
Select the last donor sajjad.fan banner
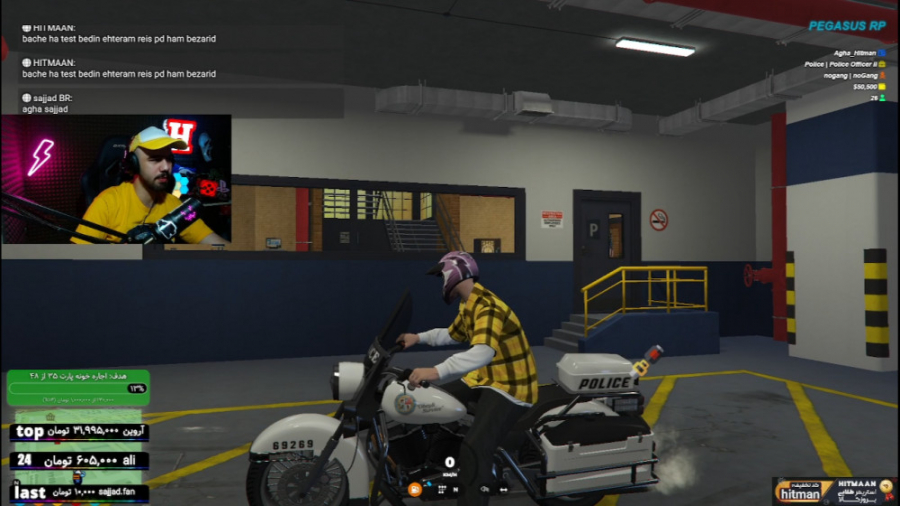point(79,493)
